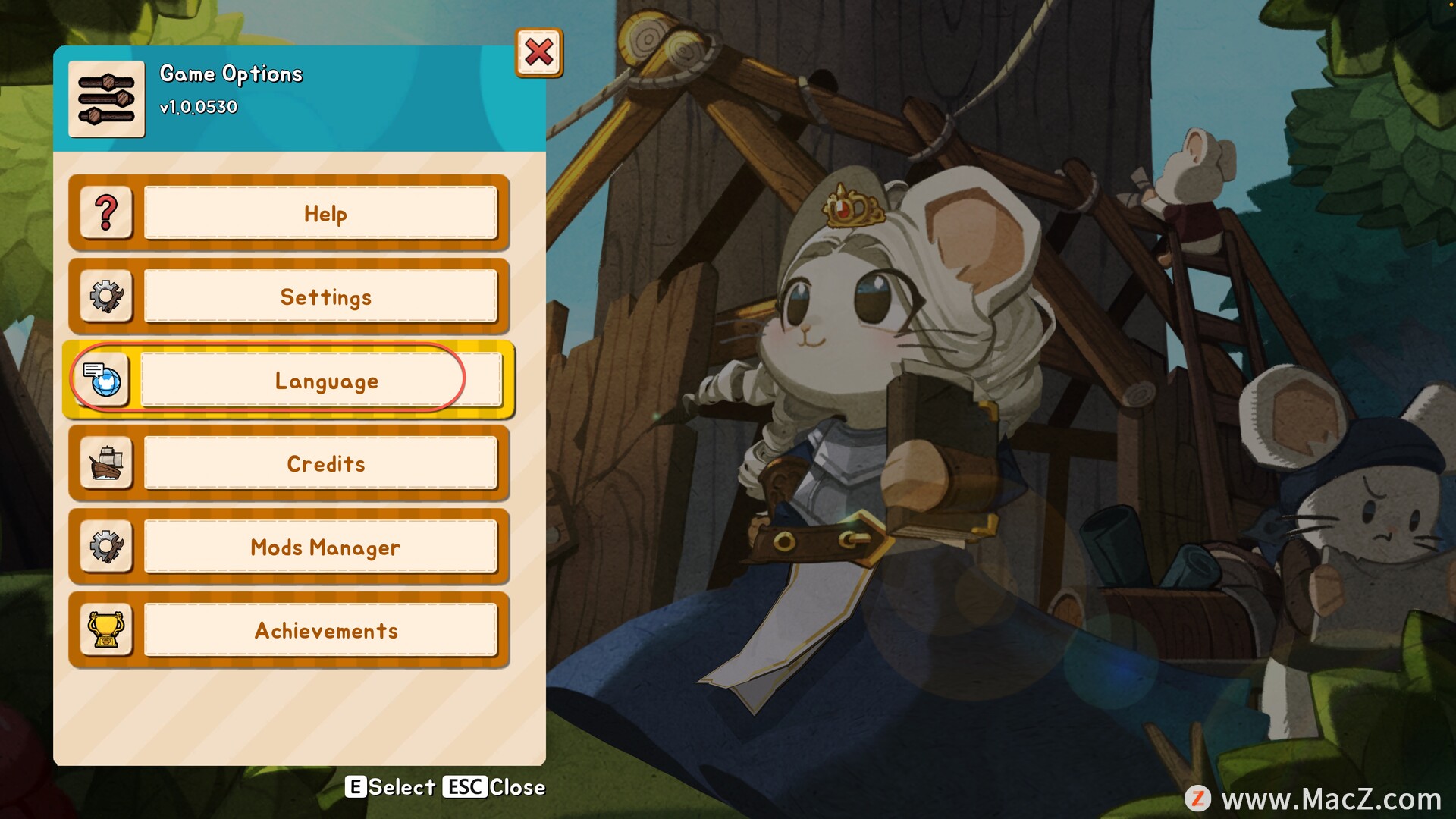Click the gold trophy Achievements icon

coord(106,631)
